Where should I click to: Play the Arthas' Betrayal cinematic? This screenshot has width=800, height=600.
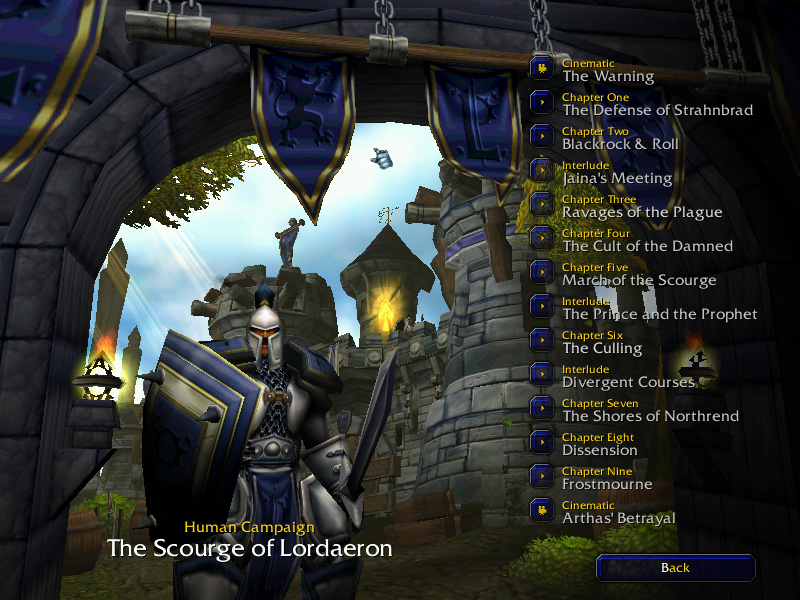tap(542, 510)
